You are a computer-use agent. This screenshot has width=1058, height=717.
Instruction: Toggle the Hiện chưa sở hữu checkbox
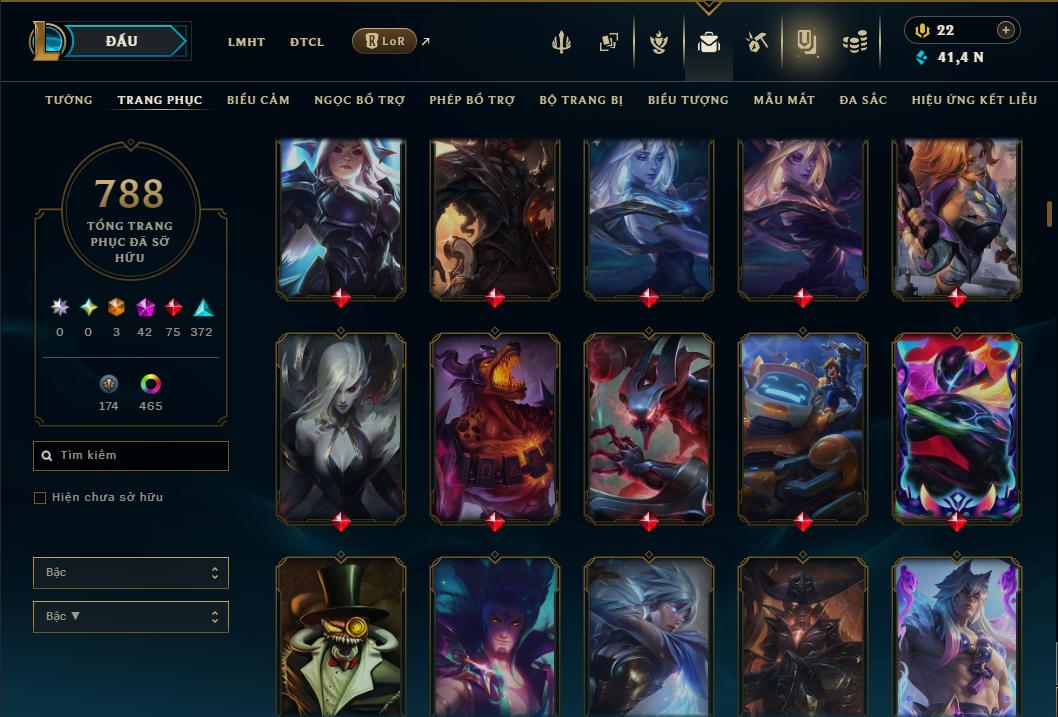(x=40, y=498)
